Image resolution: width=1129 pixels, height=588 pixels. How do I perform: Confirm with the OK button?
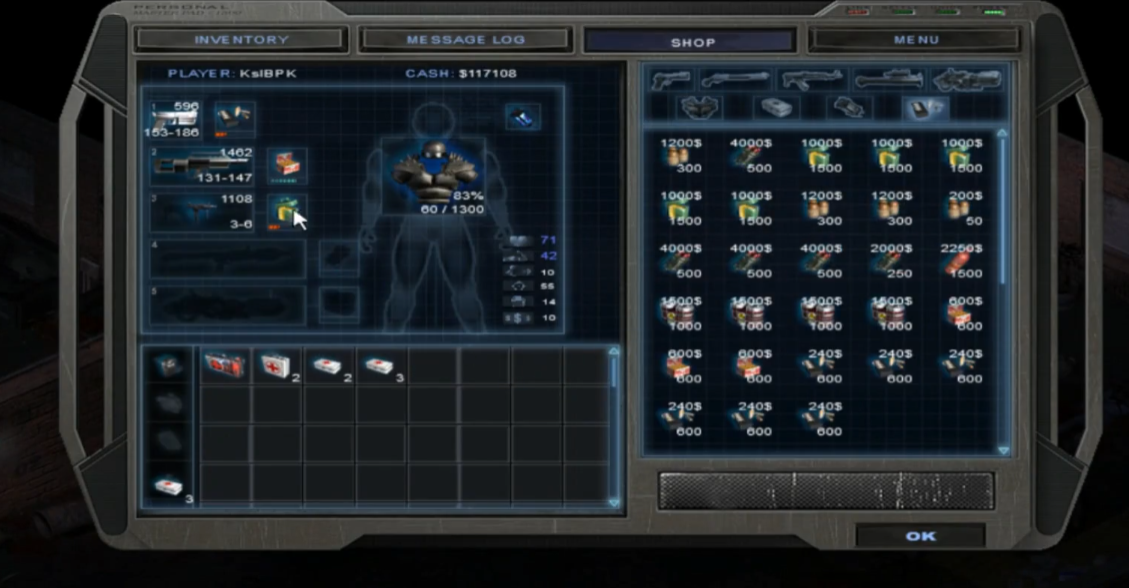920,537
